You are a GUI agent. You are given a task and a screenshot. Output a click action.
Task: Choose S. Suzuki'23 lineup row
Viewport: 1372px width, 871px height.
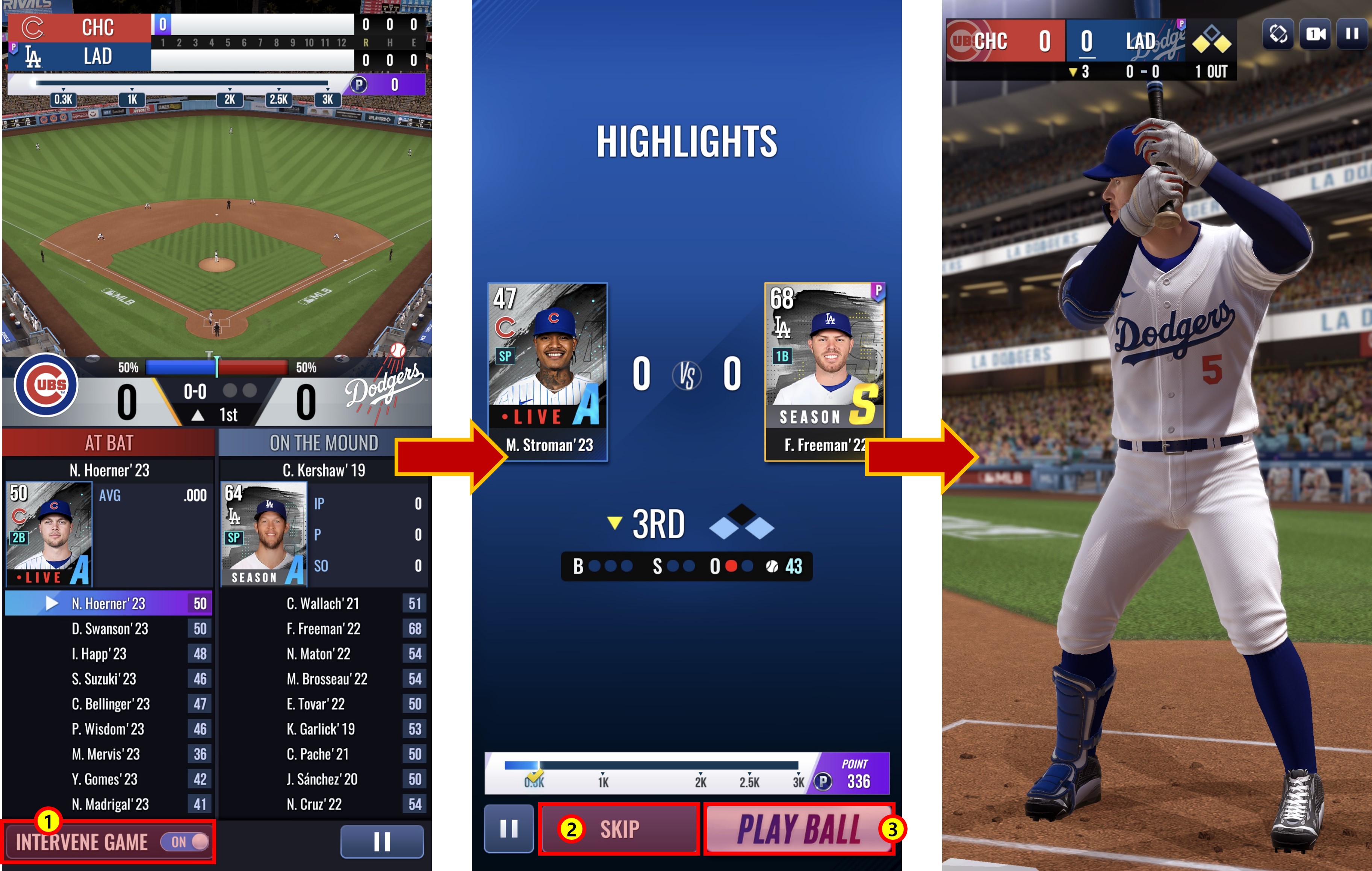(x=104, y=679)
